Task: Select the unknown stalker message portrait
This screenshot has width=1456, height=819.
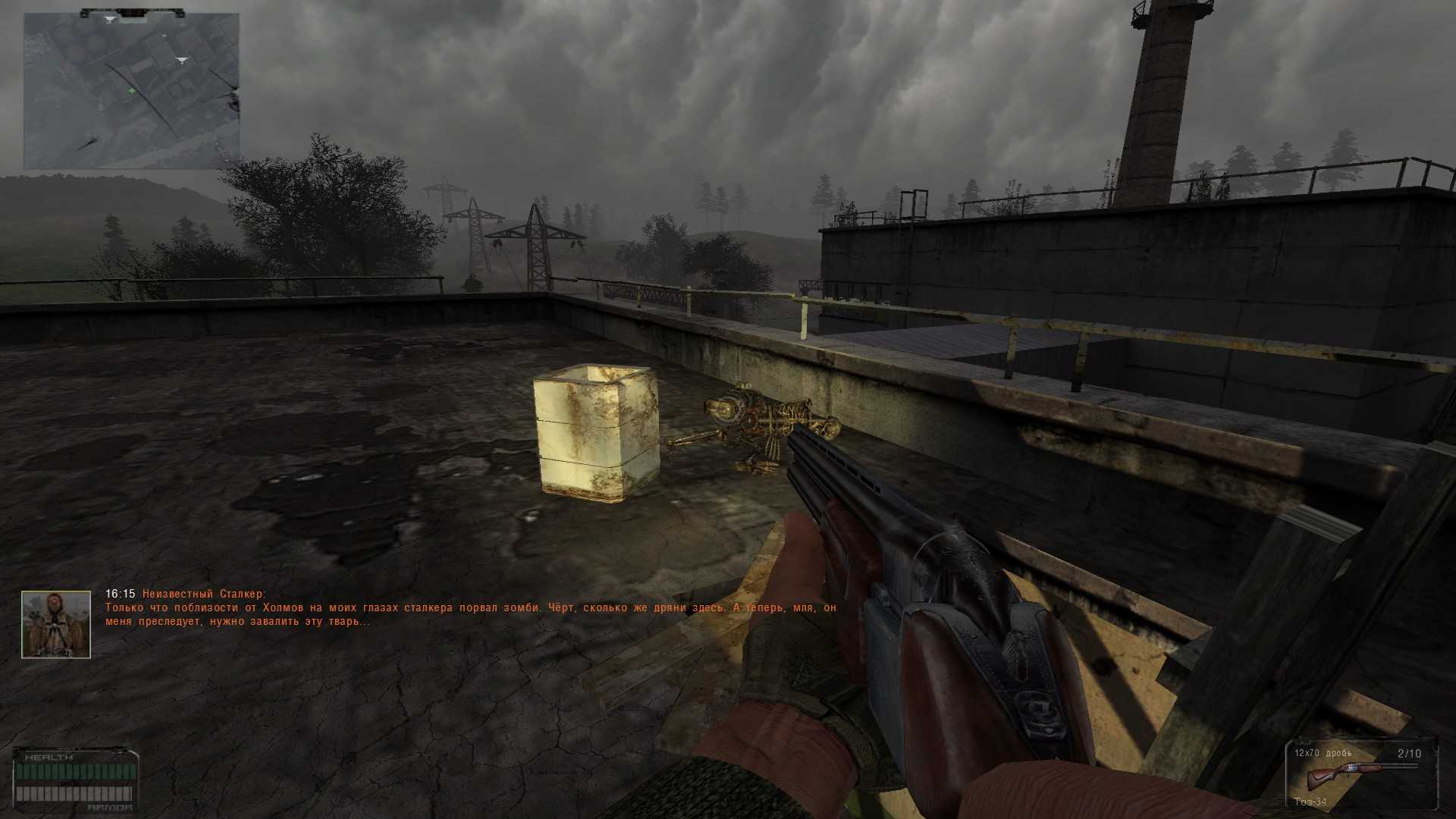Action: (x=56, y=625)
